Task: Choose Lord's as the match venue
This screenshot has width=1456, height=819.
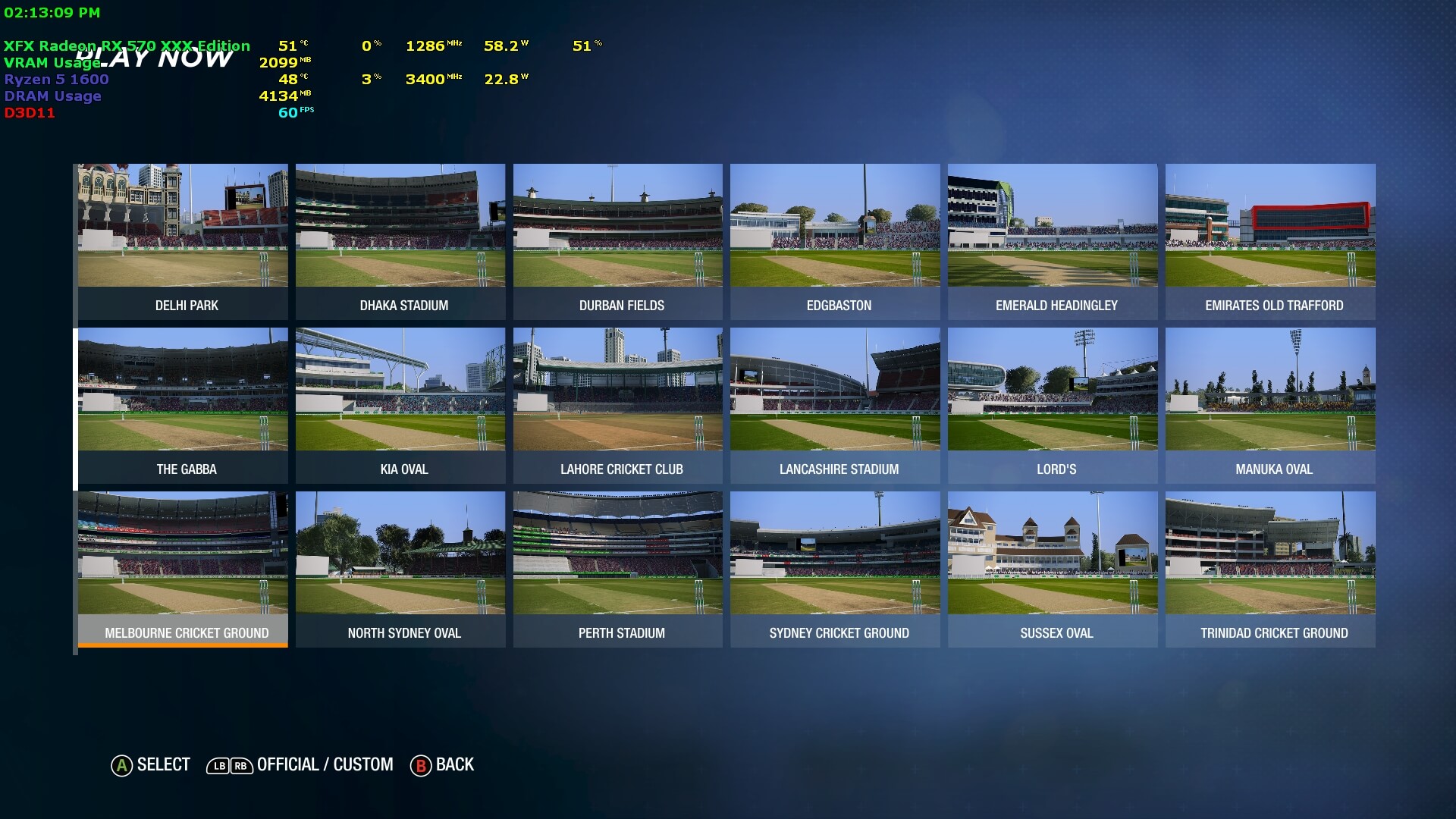Action: pyautogui.click(x=1053, y=405)
